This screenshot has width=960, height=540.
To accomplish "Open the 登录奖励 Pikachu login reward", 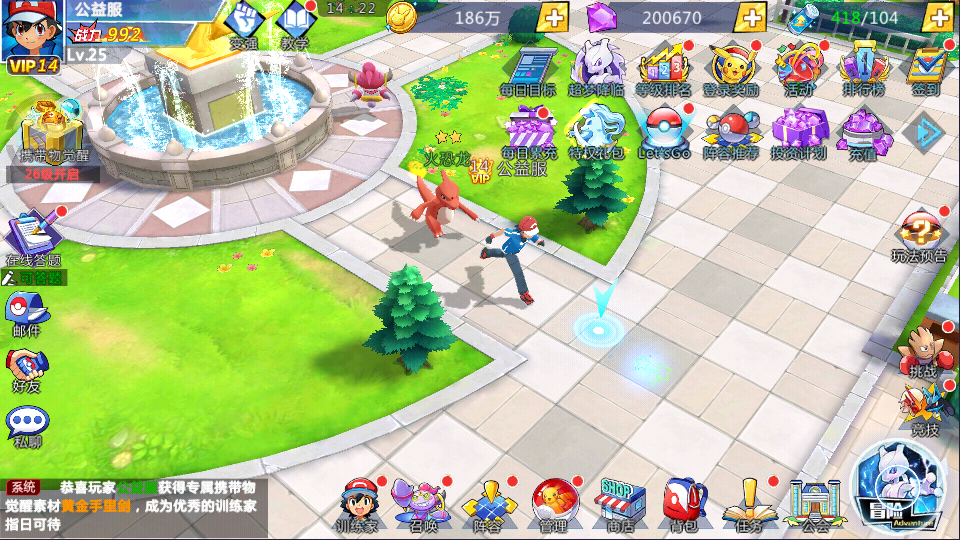I will 730,68.
